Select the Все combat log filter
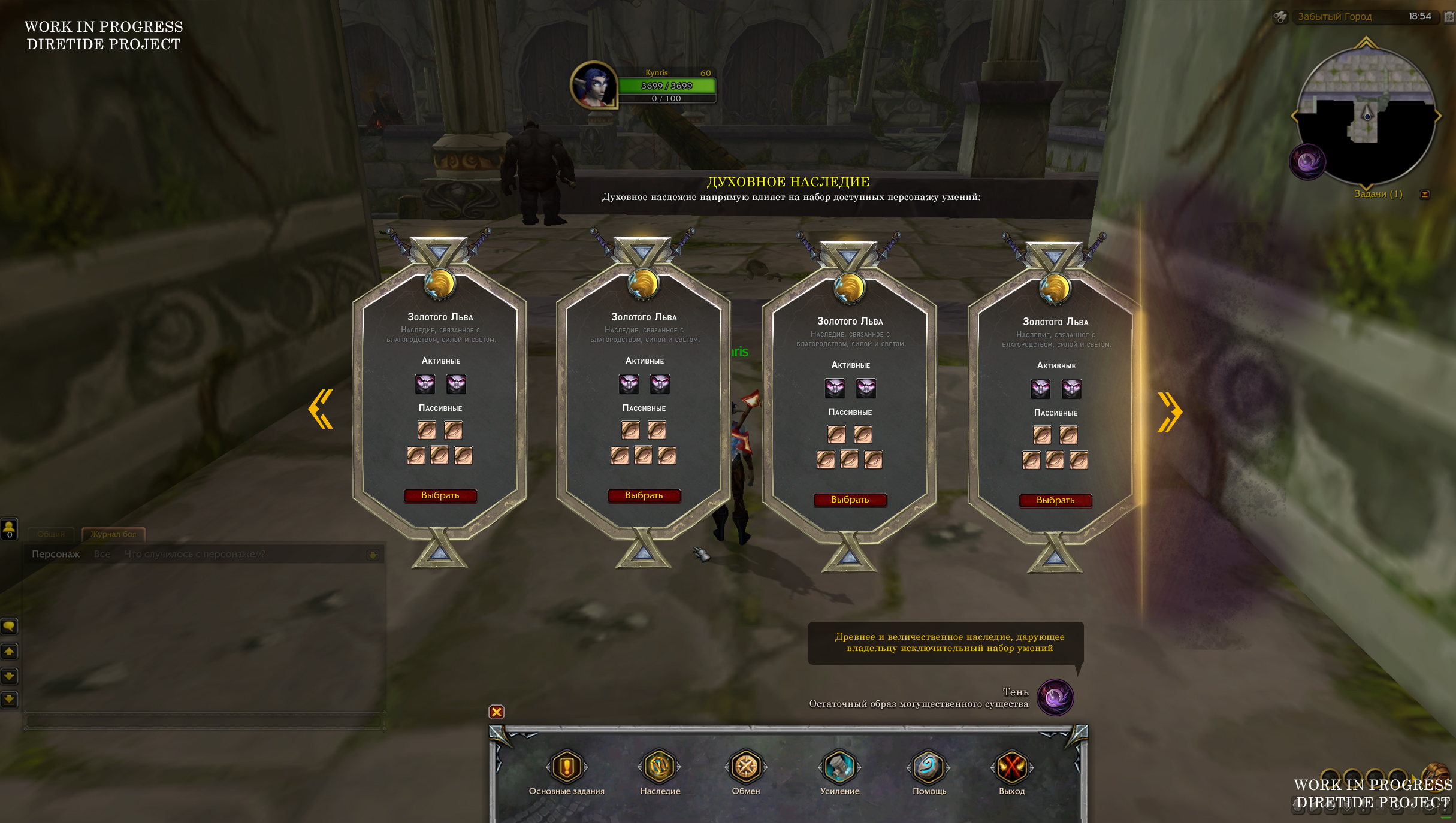Screen dimensions: 1456x823 pyautogui.click(x=102, y=555)
